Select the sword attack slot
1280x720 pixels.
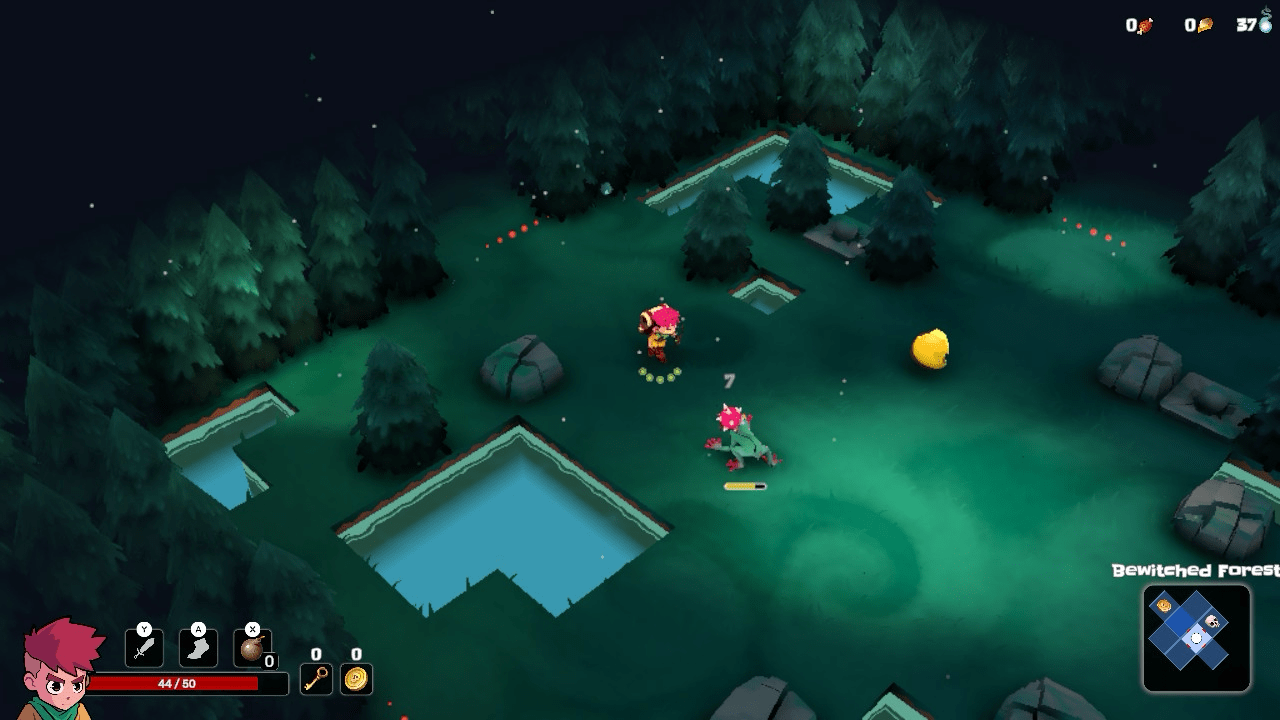tap(144, 648)
